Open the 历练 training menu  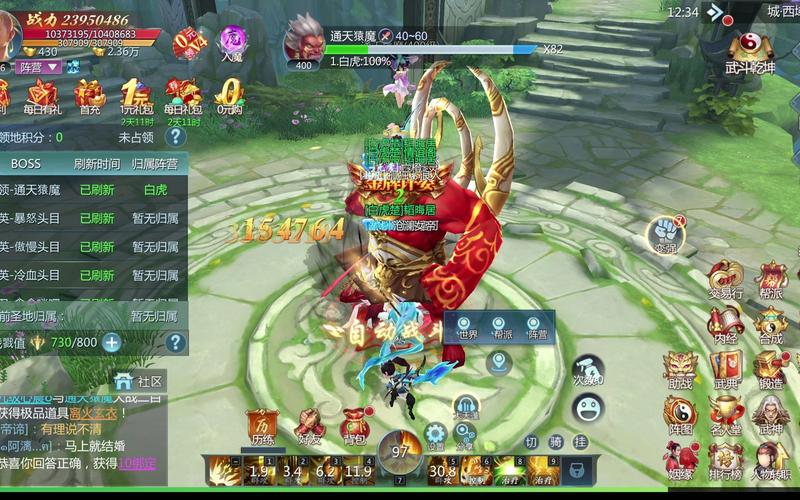pyautogui.click(x=262, y=423)
